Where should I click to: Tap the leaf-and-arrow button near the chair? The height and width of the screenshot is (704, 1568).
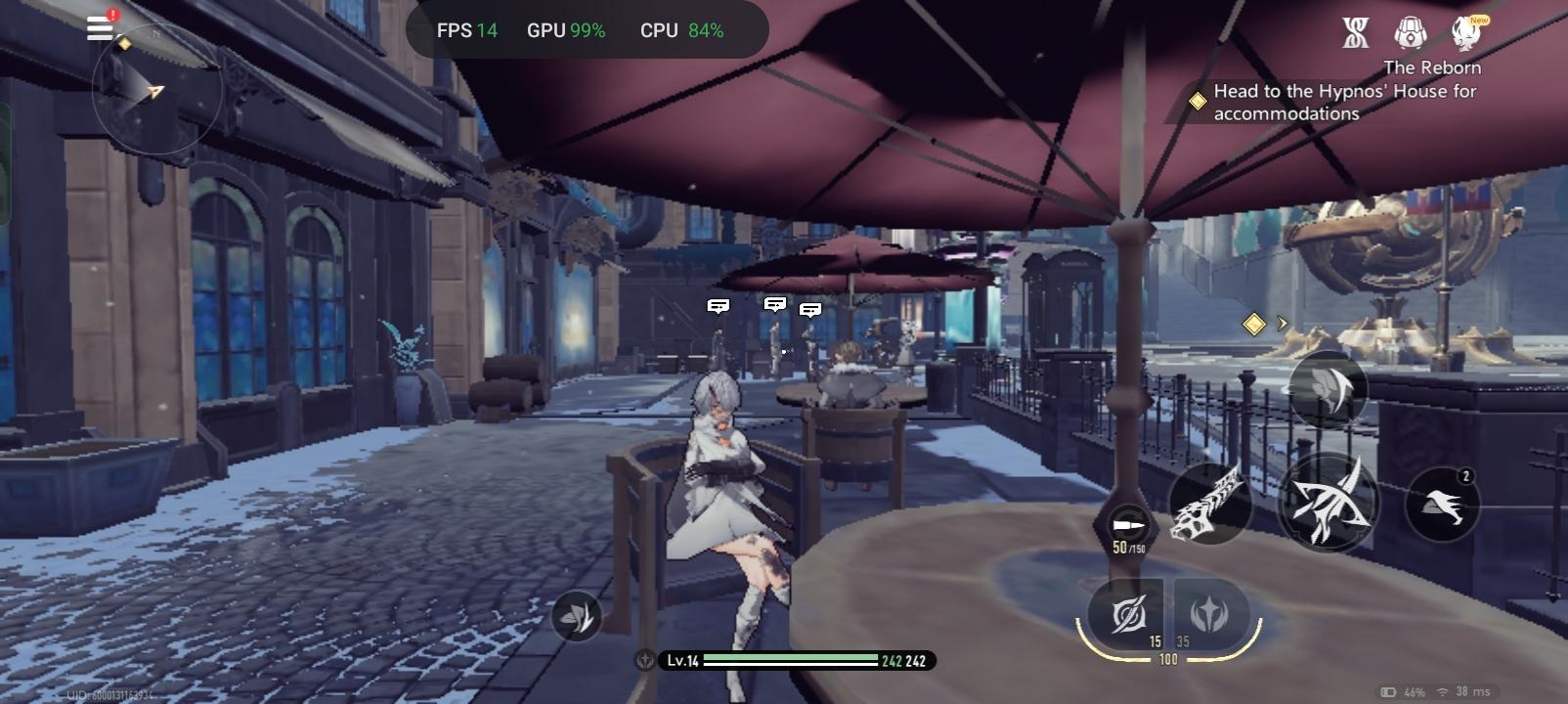coord(576,616)
